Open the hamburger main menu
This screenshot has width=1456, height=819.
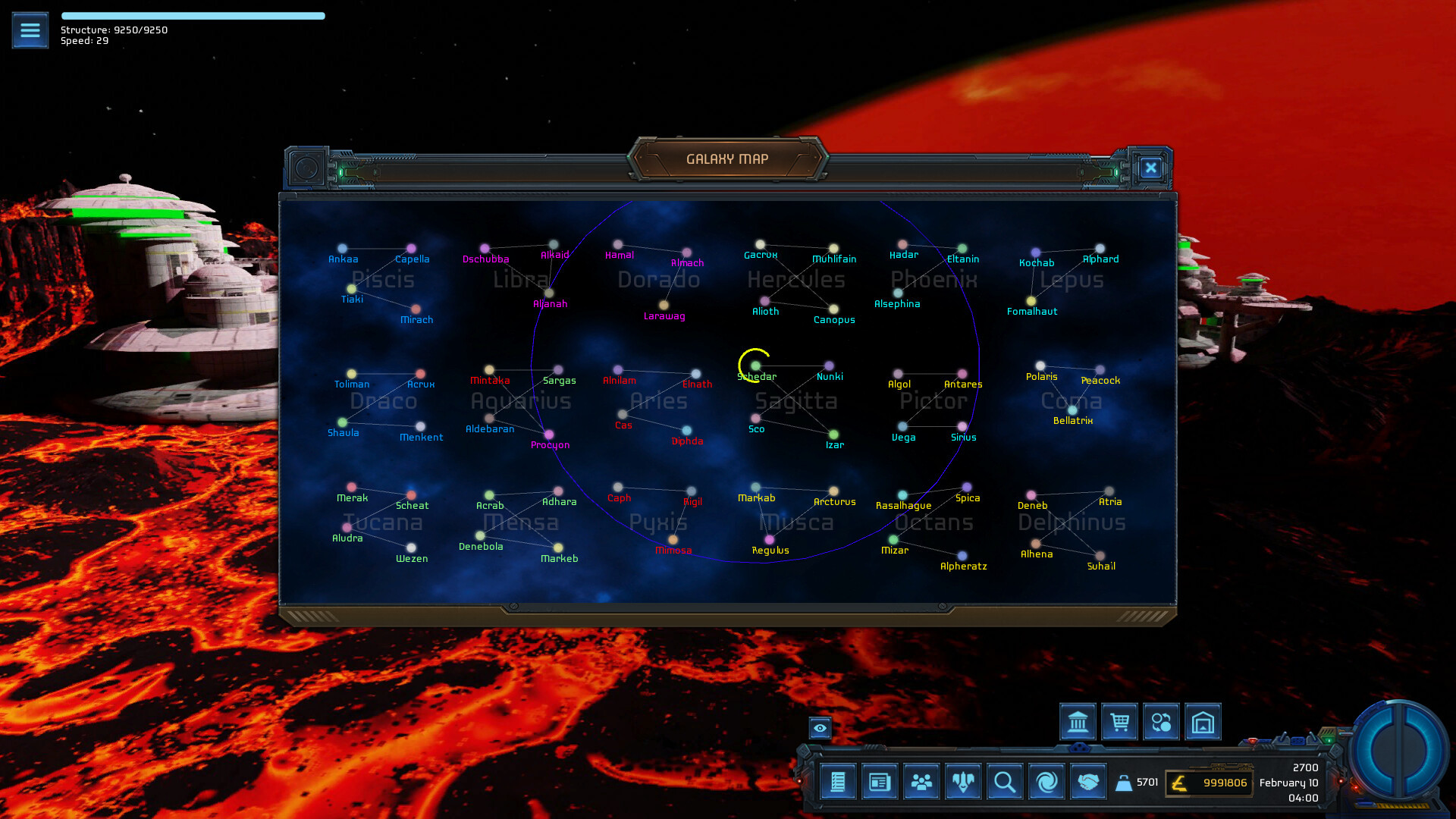pos(30,30)
